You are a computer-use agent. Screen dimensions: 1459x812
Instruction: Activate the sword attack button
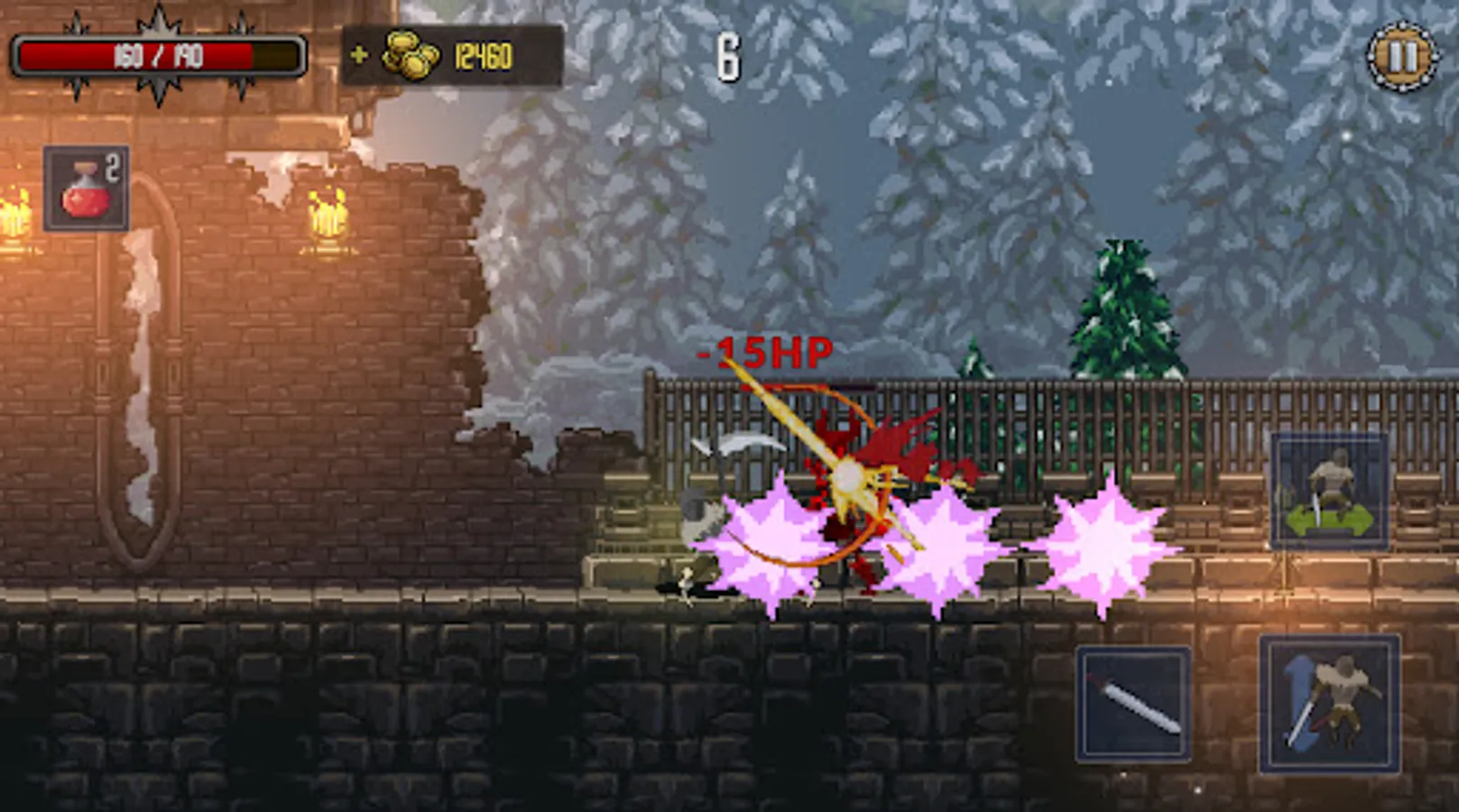1133,705
